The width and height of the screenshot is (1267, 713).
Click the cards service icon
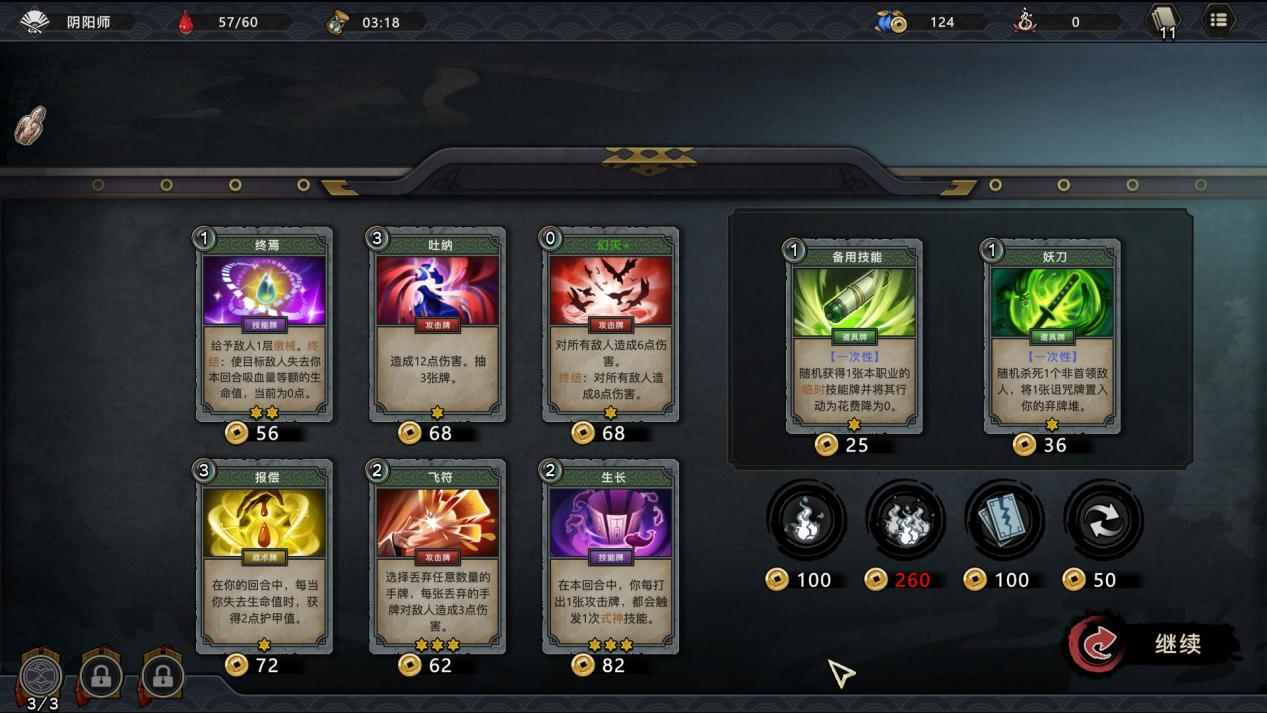[x=1004, y=520]
